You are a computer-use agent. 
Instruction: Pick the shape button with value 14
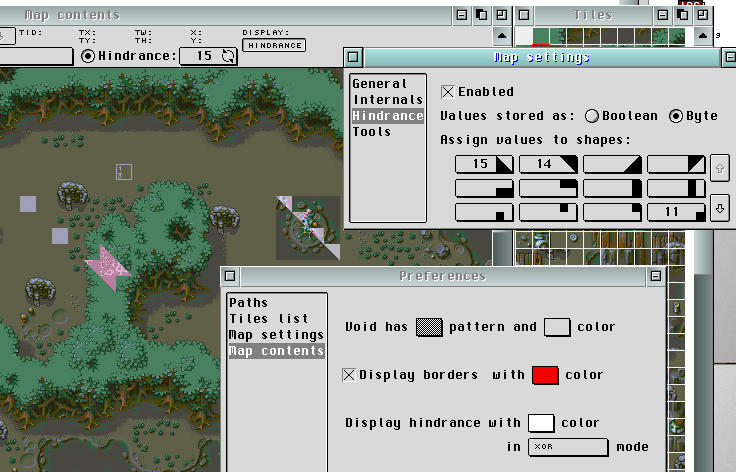click(548, 164)
